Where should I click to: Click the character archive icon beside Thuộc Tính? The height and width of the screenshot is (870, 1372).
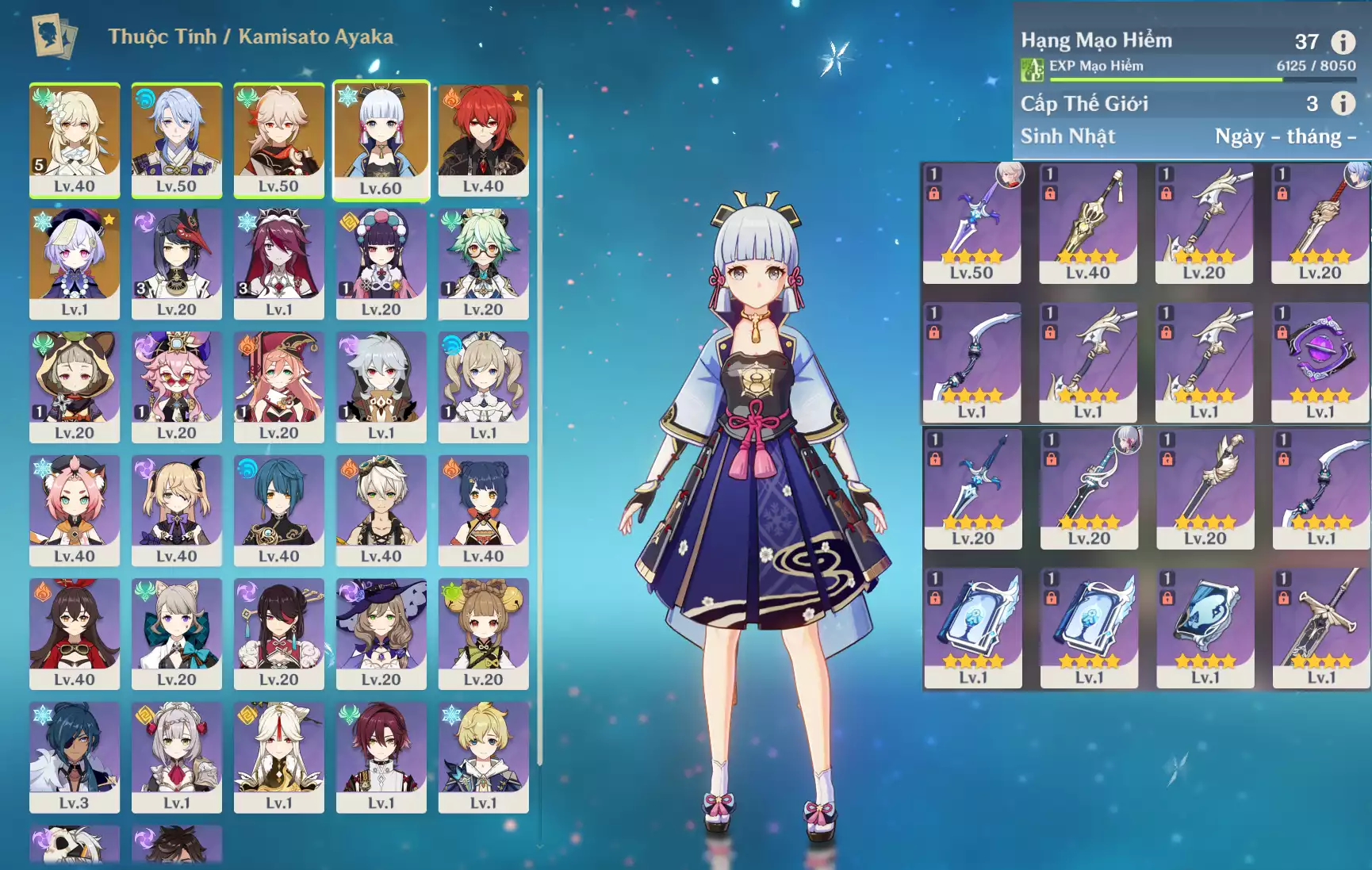click(54, 36)
